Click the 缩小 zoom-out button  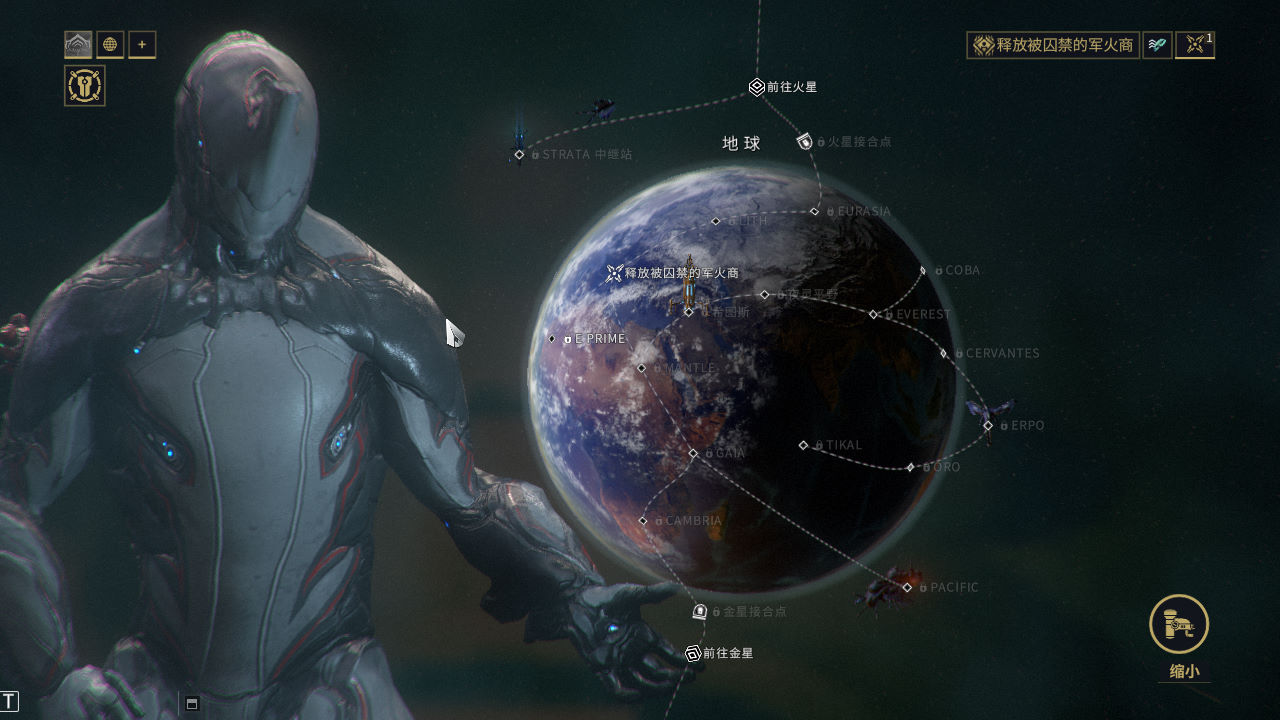[1179, 625]
